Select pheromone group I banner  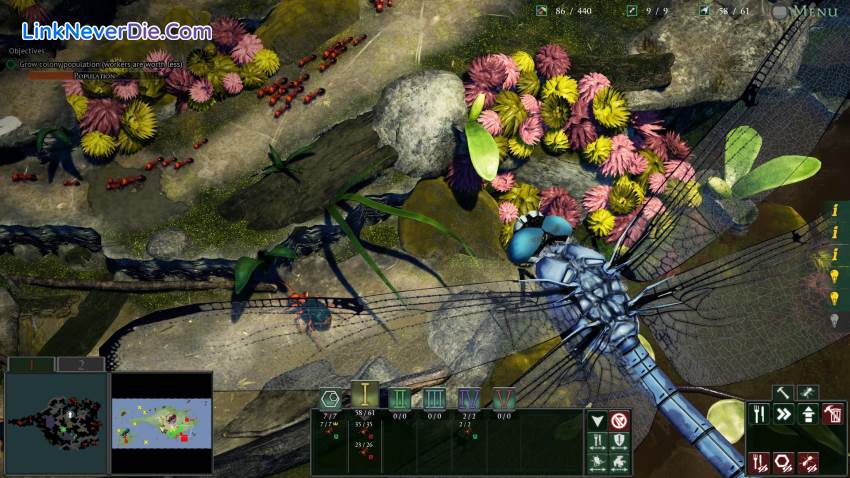coord(365,396)
